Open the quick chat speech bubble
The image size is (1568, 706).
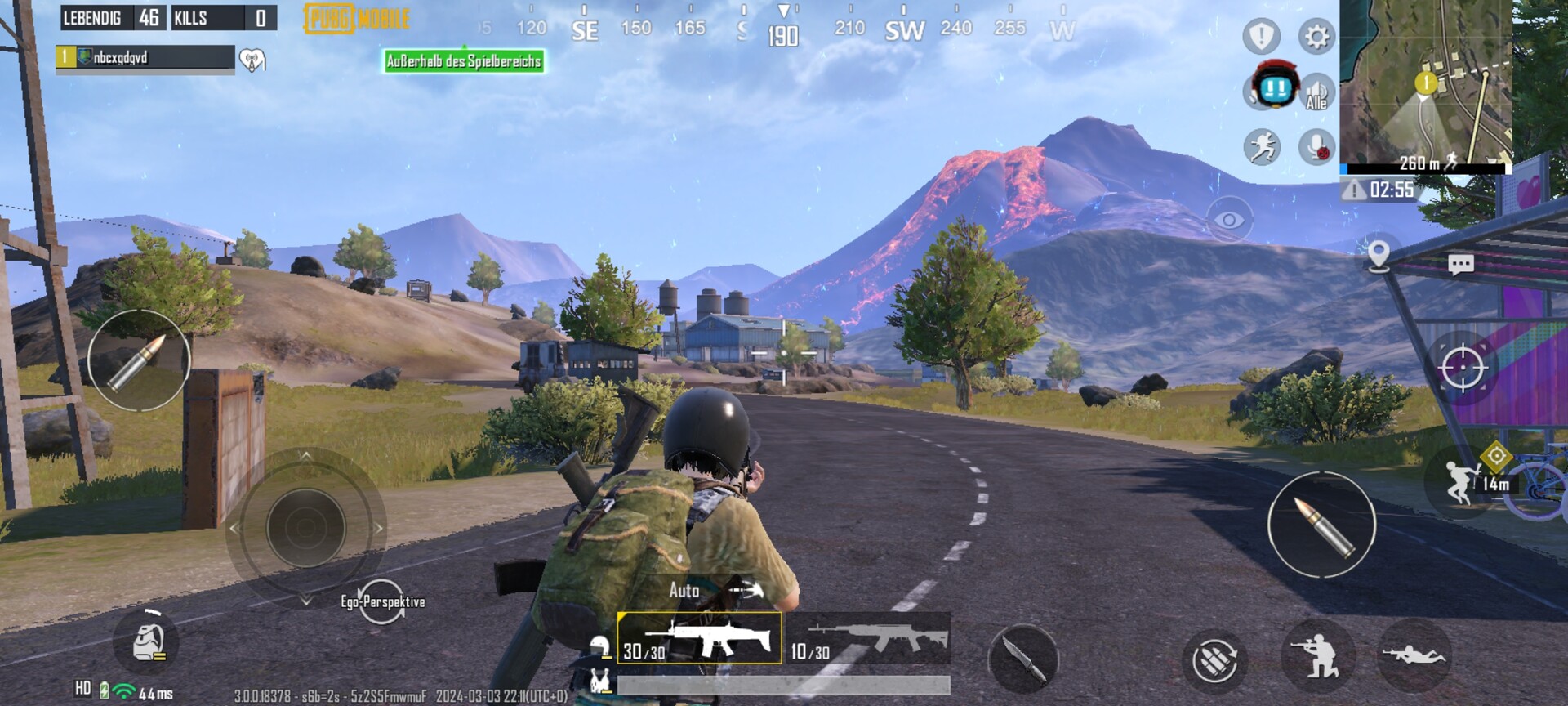(1460, 264)
